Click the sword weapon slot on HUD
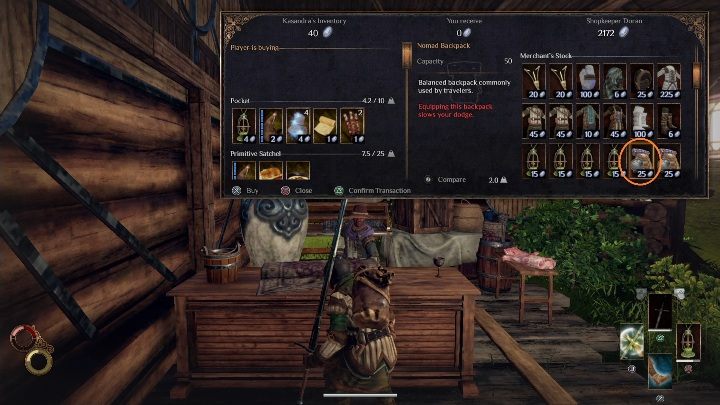The width and height of the screenshot is (720, 405). pos(660,311)
